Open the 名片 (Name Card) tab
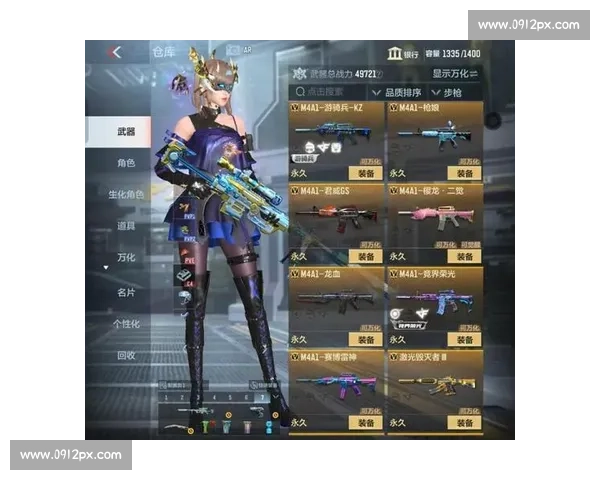 (x=124, y=292)
